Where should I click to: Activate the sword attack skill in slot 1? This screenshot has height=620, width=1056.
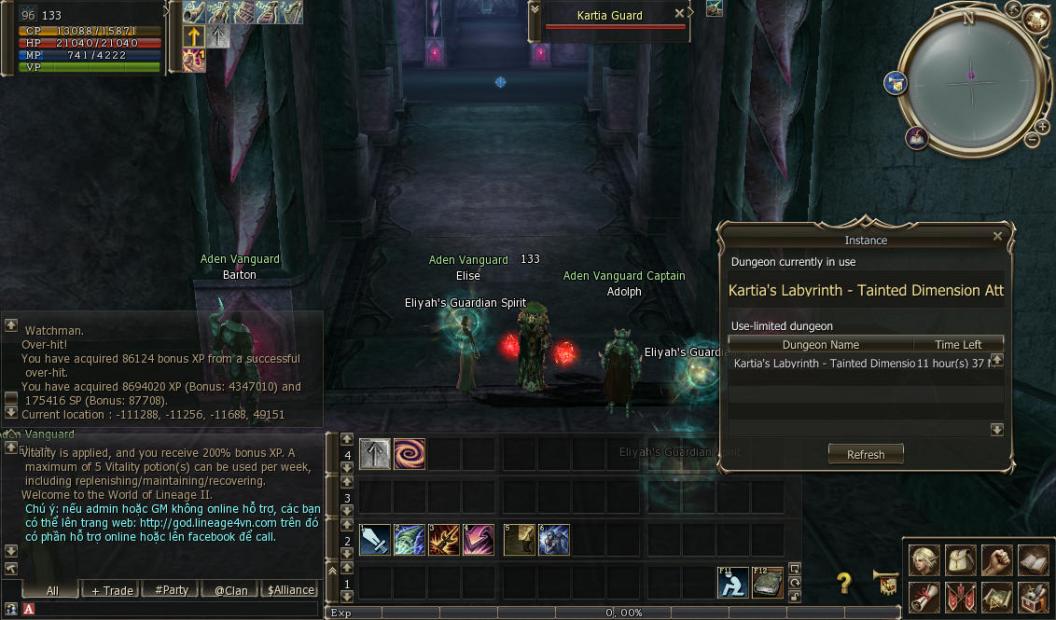coord(375,540)
